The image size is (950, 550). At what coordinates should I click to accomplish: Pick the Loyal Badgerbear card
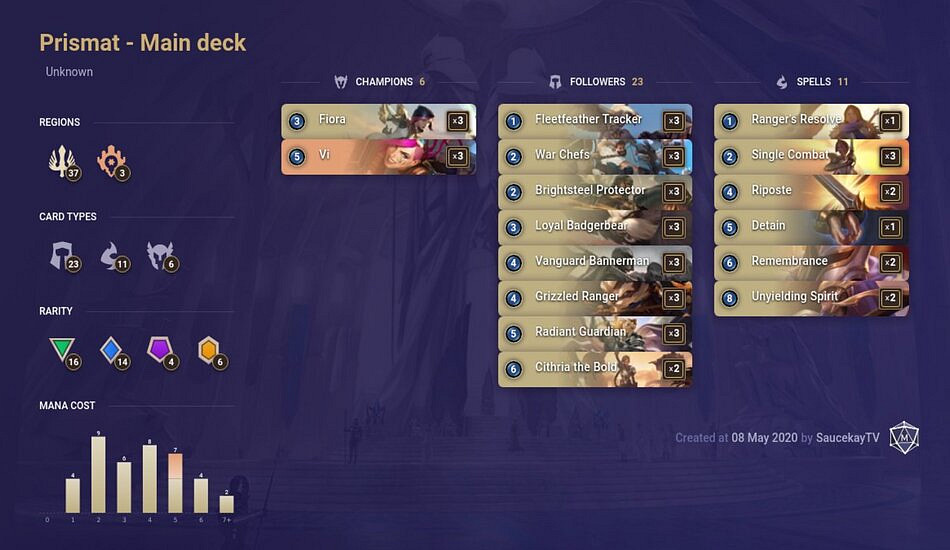click(595, 226)
